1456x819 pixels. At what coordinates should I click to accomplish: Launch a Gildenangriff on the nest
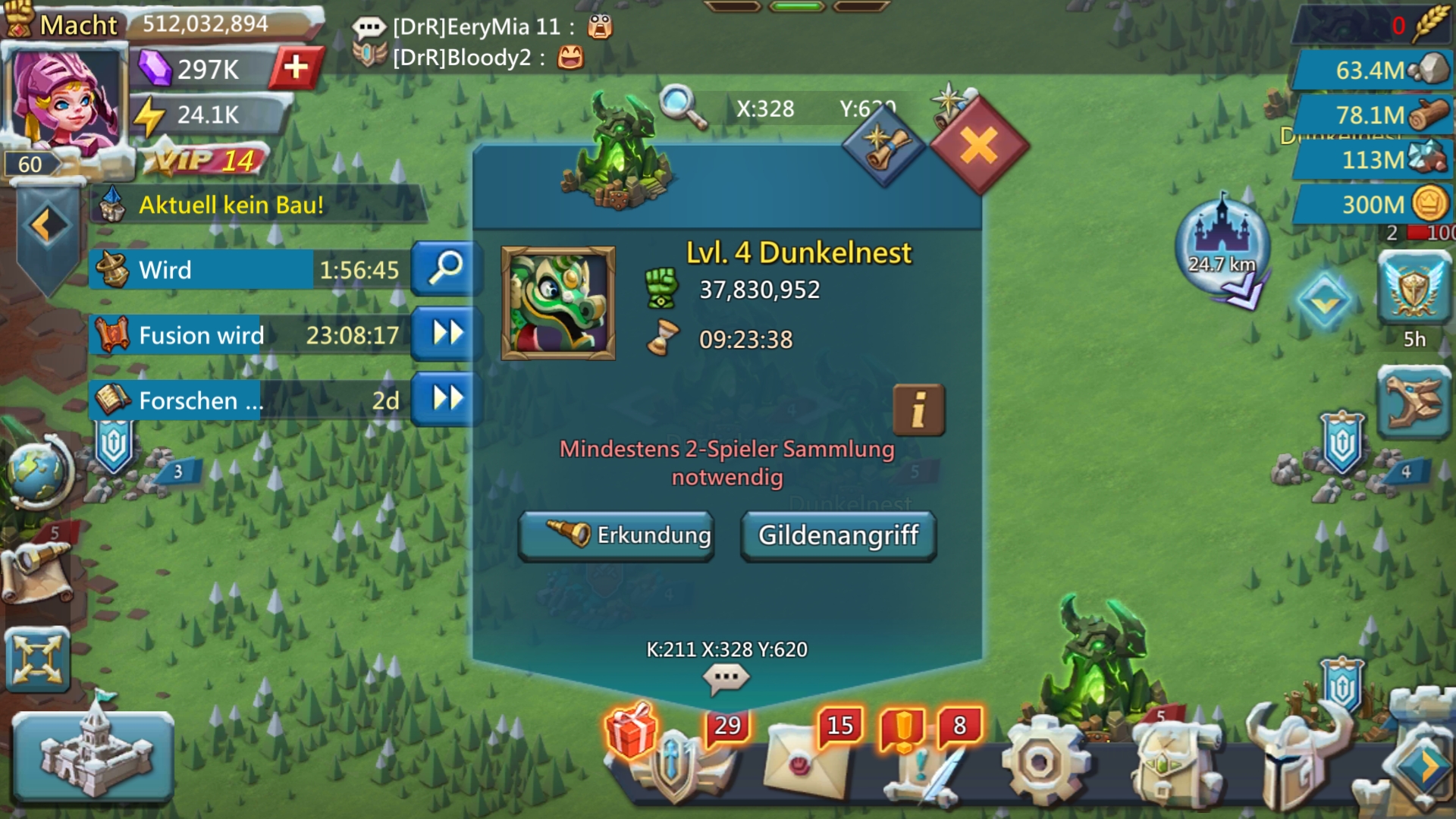pyautogui.click(x=838, y=535)
